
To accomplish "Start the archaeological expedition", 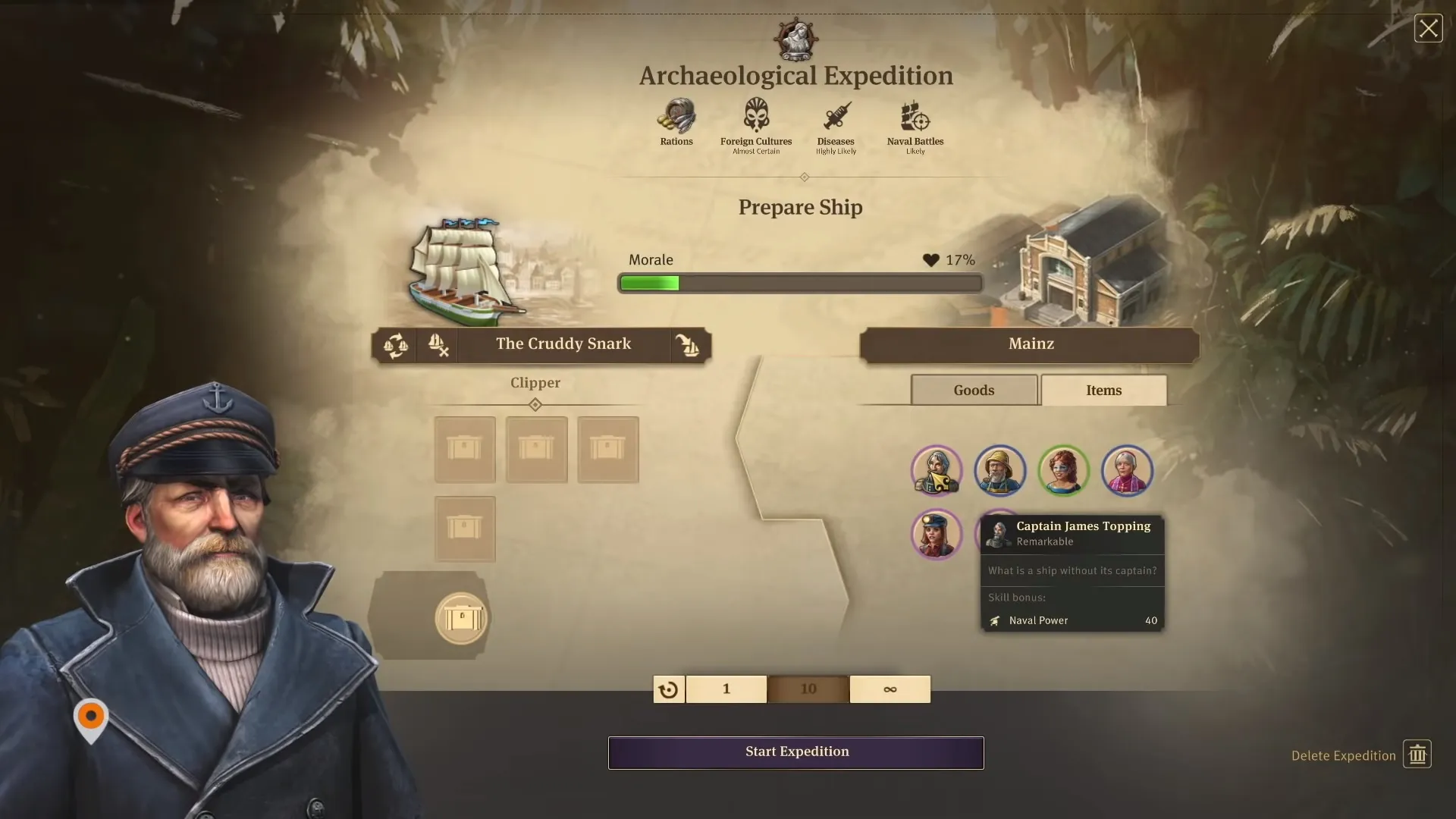I will click(795, 752).
